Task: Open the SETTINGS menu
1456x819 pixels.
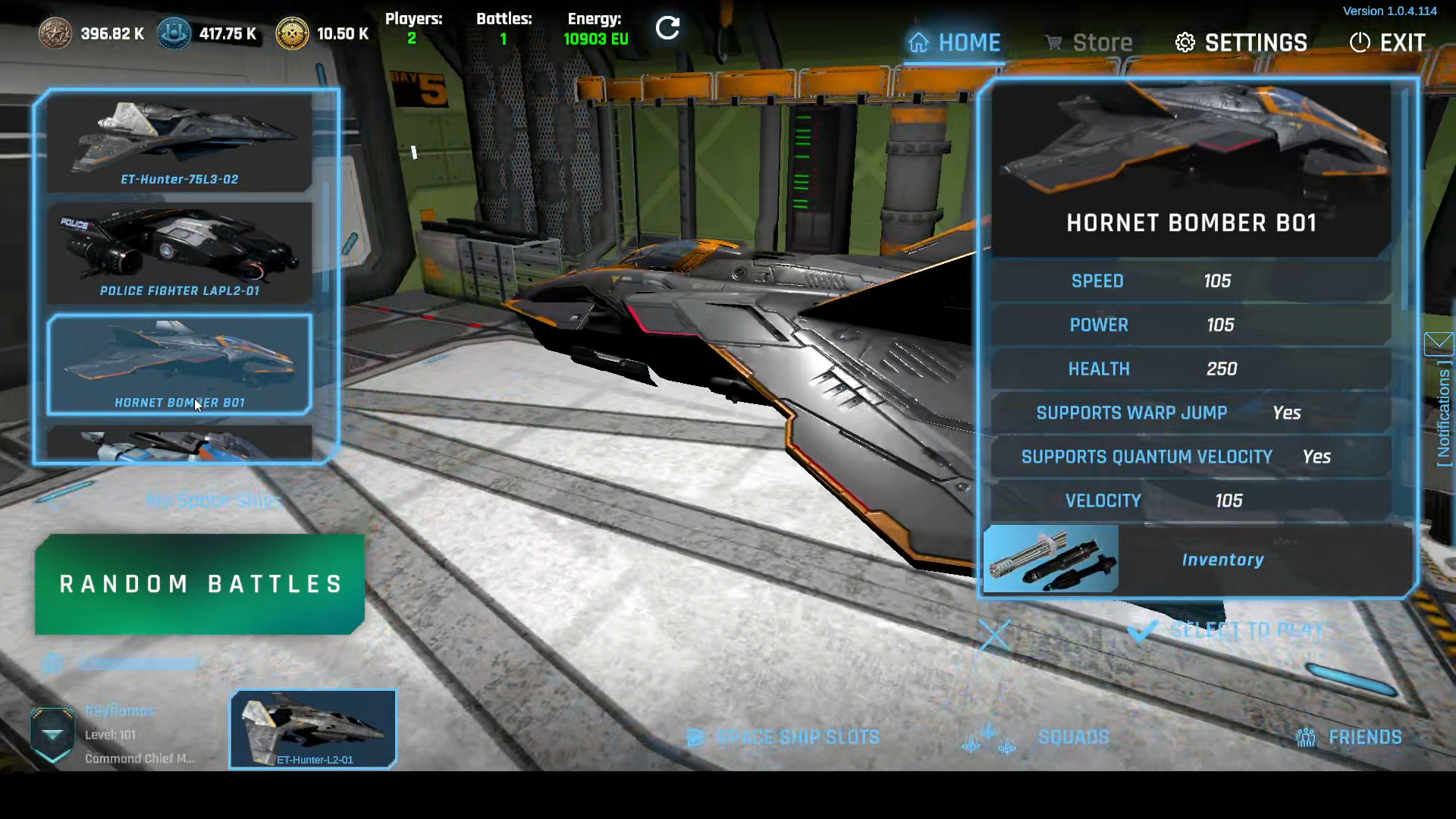Action: click(1241, 42)
